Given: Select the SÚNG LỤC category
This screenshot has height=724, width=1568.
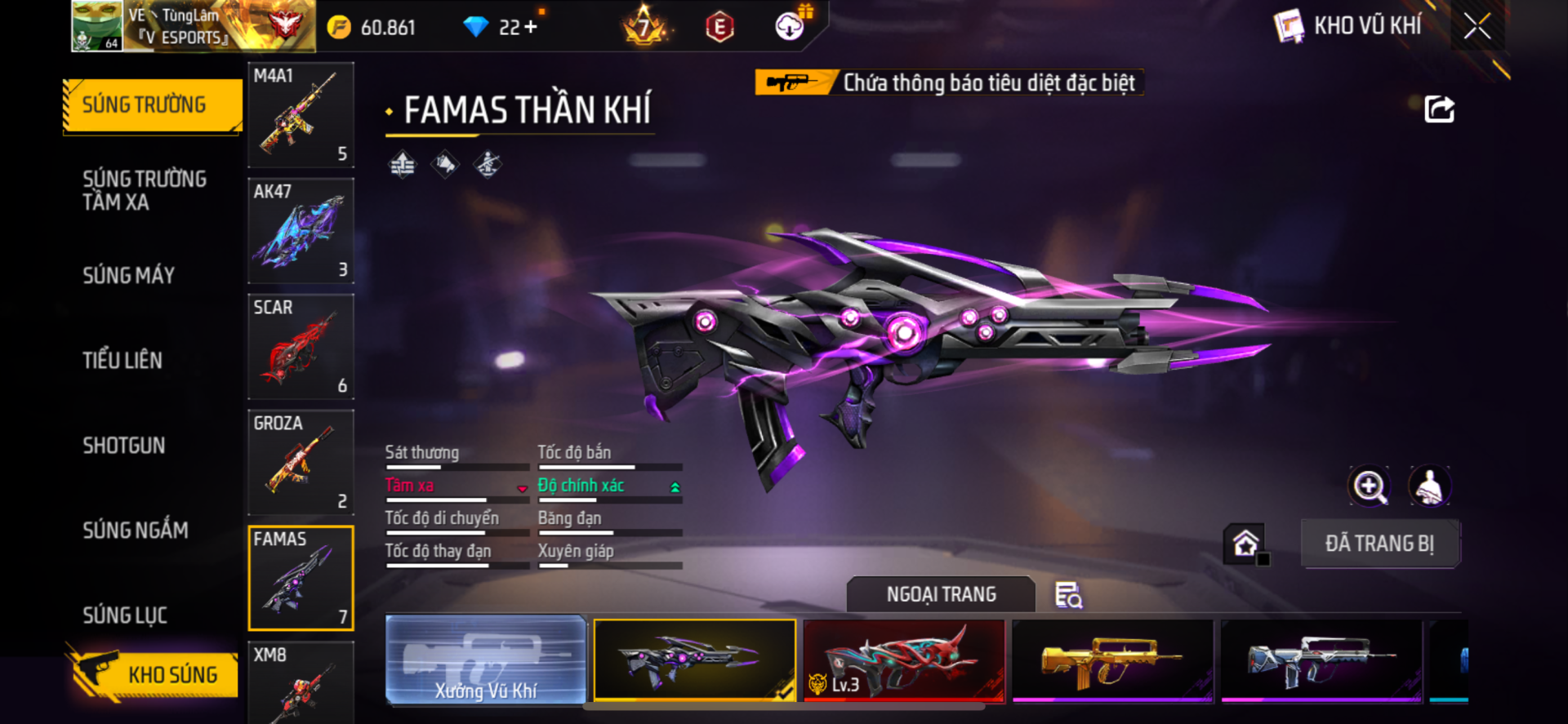Looking at the screenshot, I should click(125, 615).
